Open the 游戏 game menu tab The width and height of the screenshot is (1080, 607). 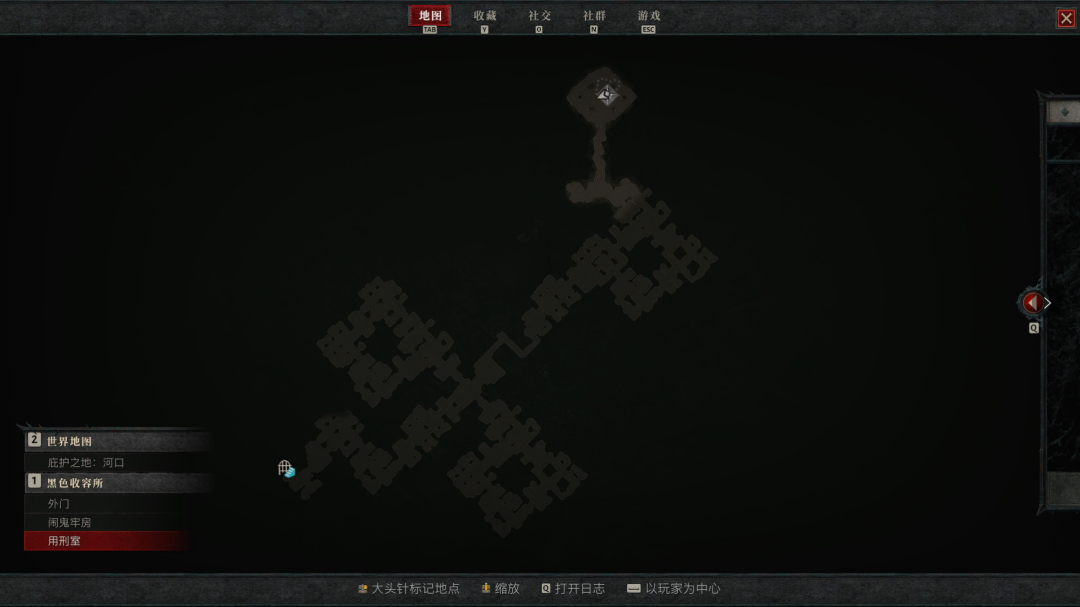pos(649,16)
